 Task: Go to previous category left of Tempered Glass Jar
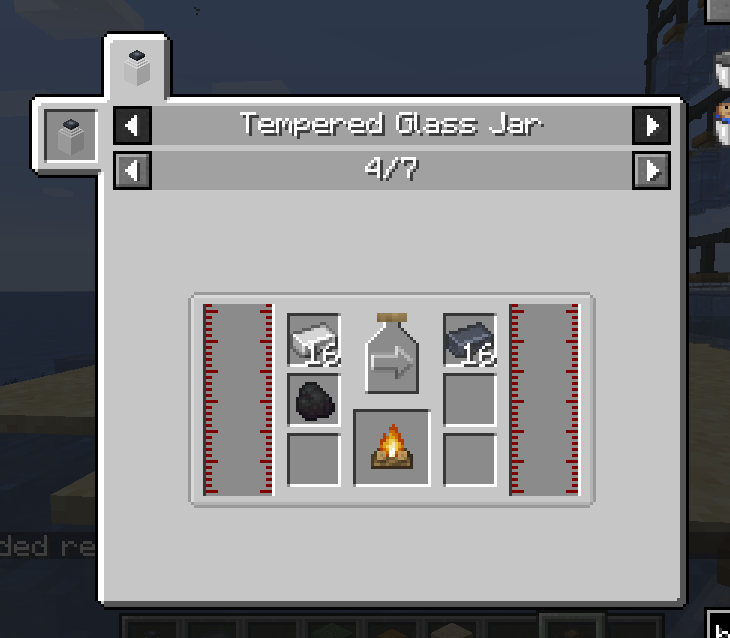click(x=132, y=126)
